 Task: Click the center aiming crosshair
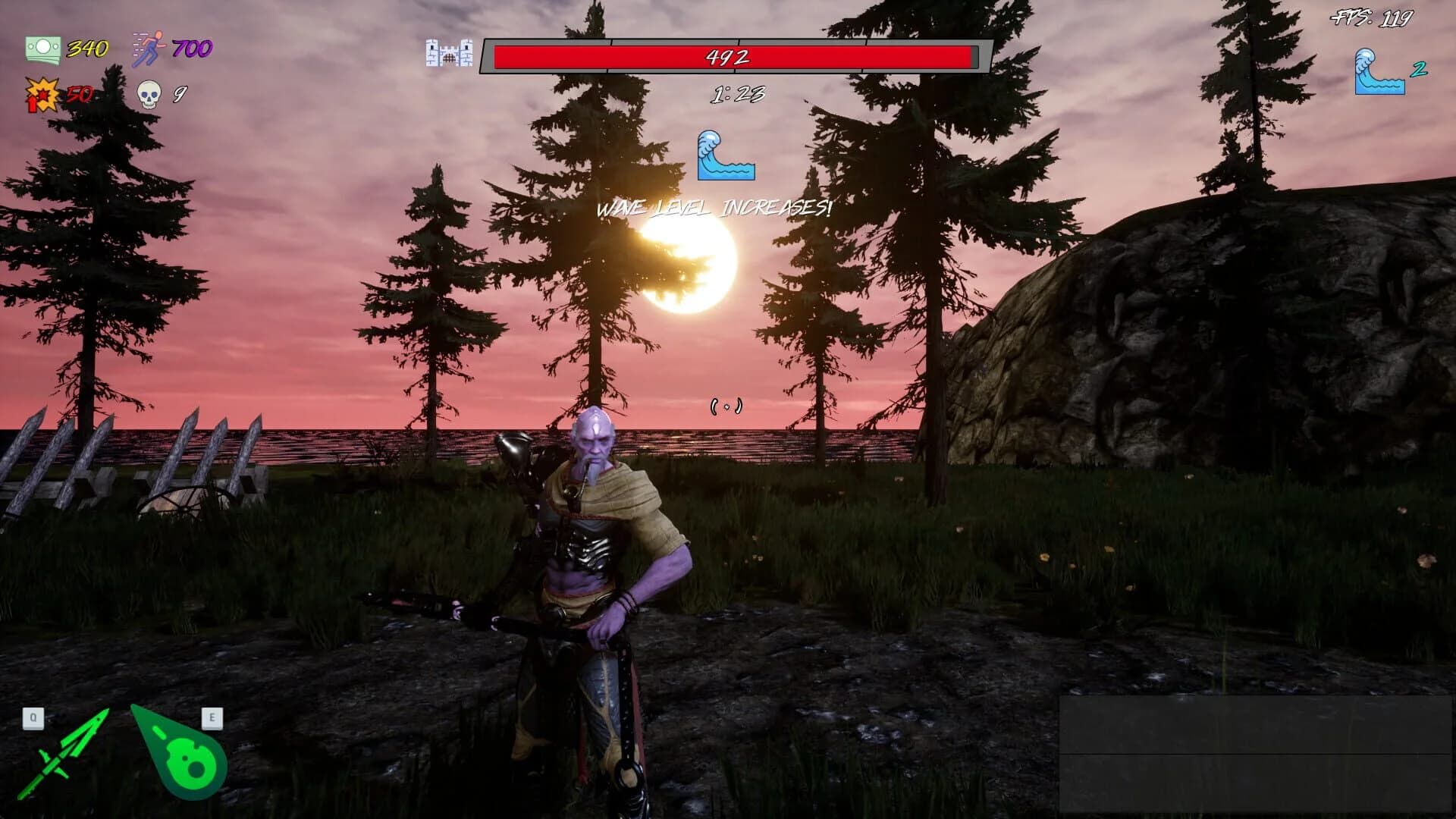pos(728,405)
